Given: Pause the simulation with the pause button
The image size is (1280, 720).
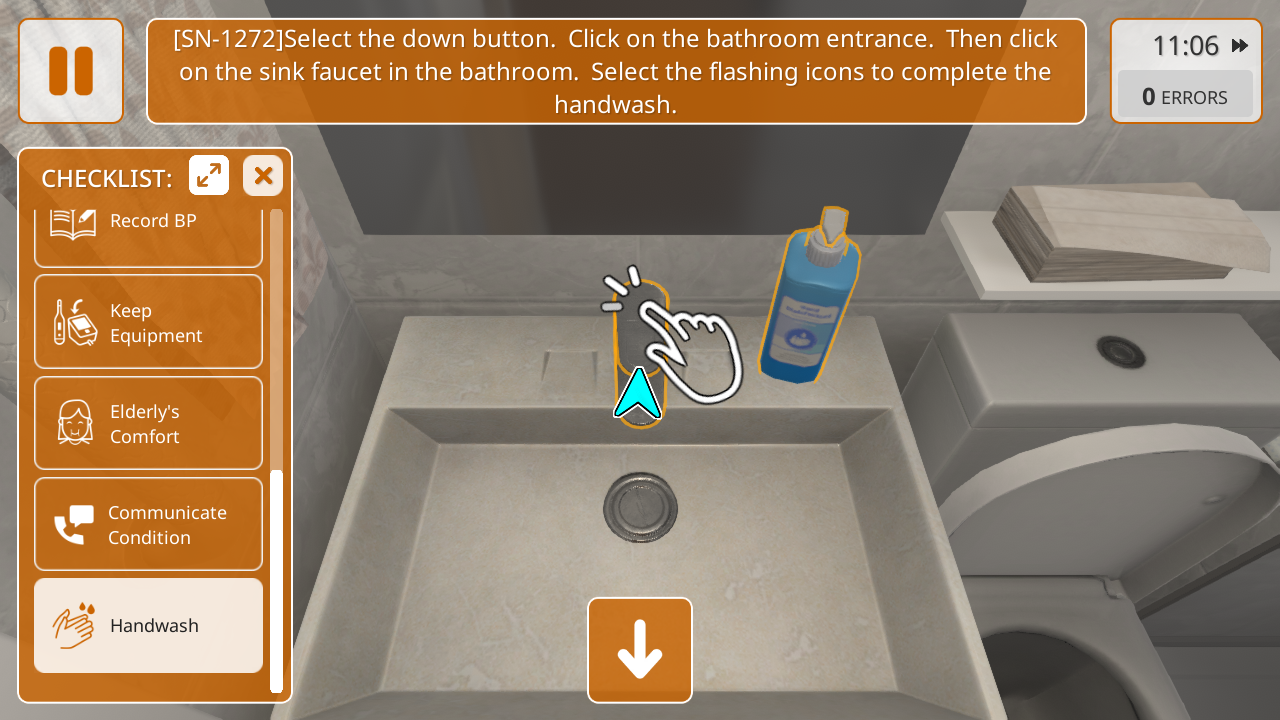Looking at the screenshot, I should tap(71, 71).
